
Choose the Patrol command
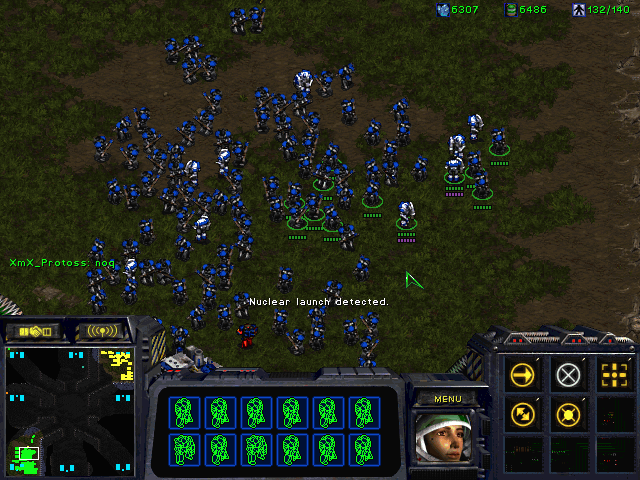pos(522,412)
